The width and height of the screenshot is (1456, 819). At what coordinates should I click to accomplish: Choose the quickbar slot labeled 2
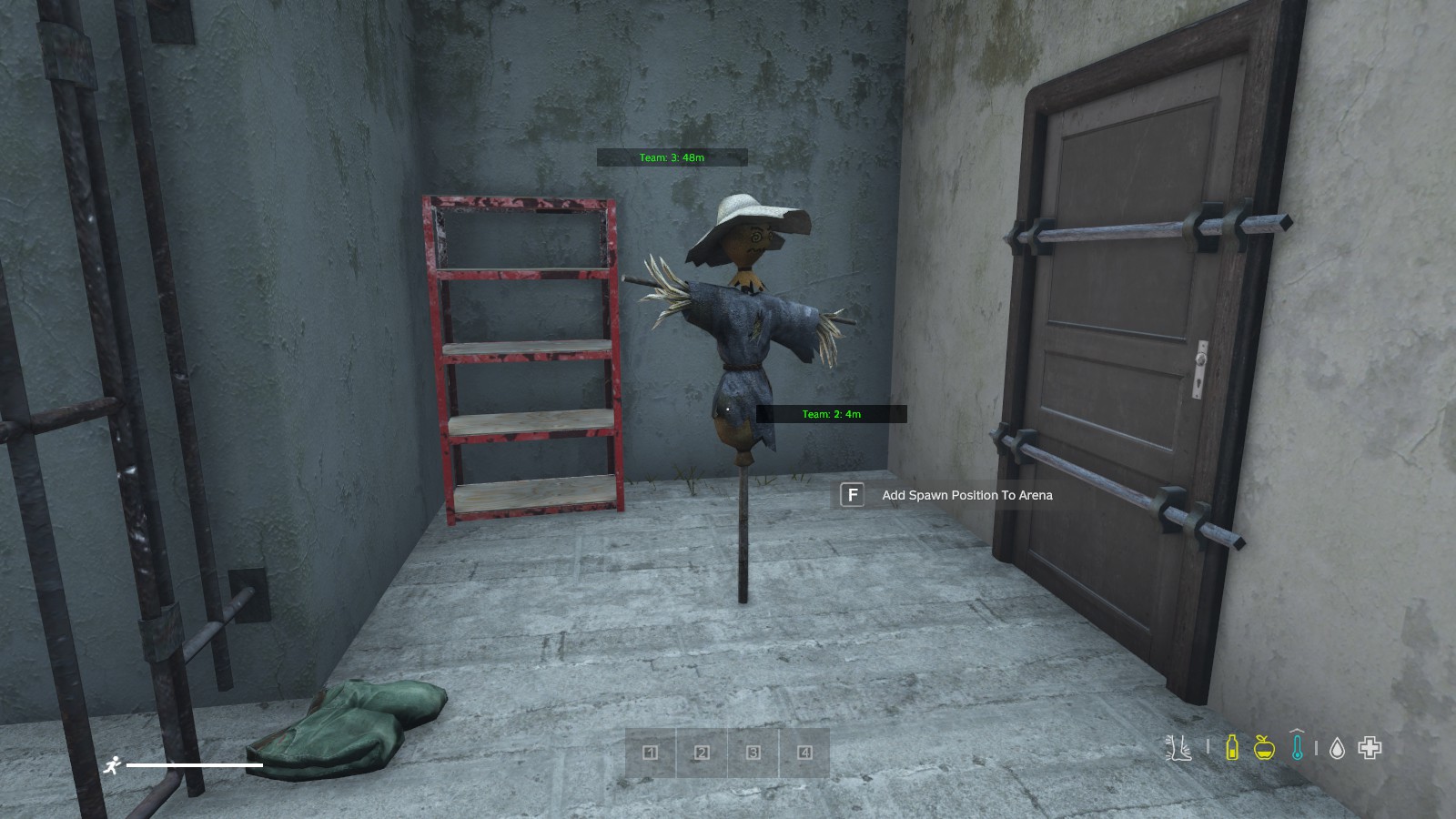pos(702,753)
